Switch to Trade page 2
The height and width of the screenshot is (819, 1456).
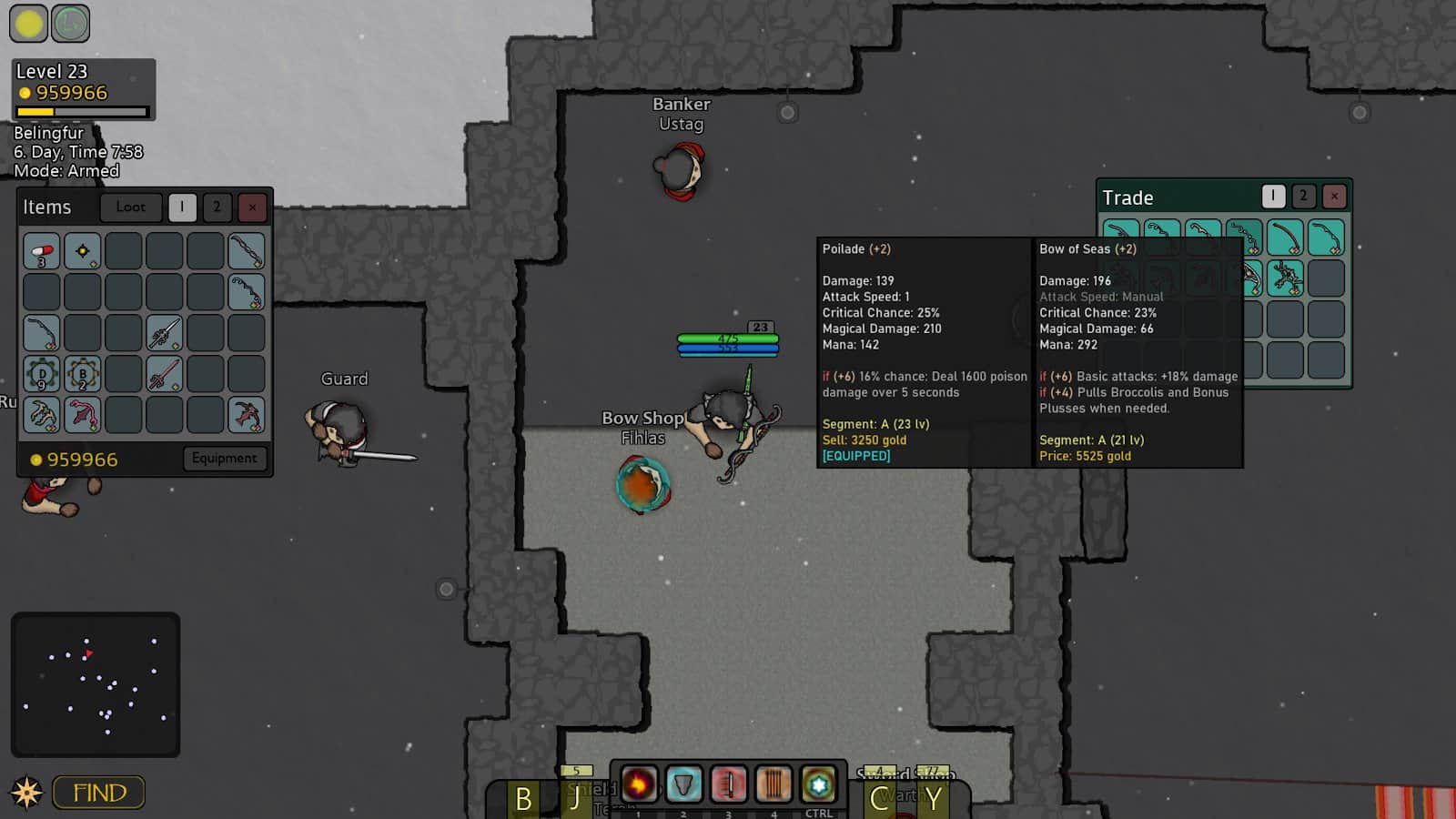point(1303,196)
